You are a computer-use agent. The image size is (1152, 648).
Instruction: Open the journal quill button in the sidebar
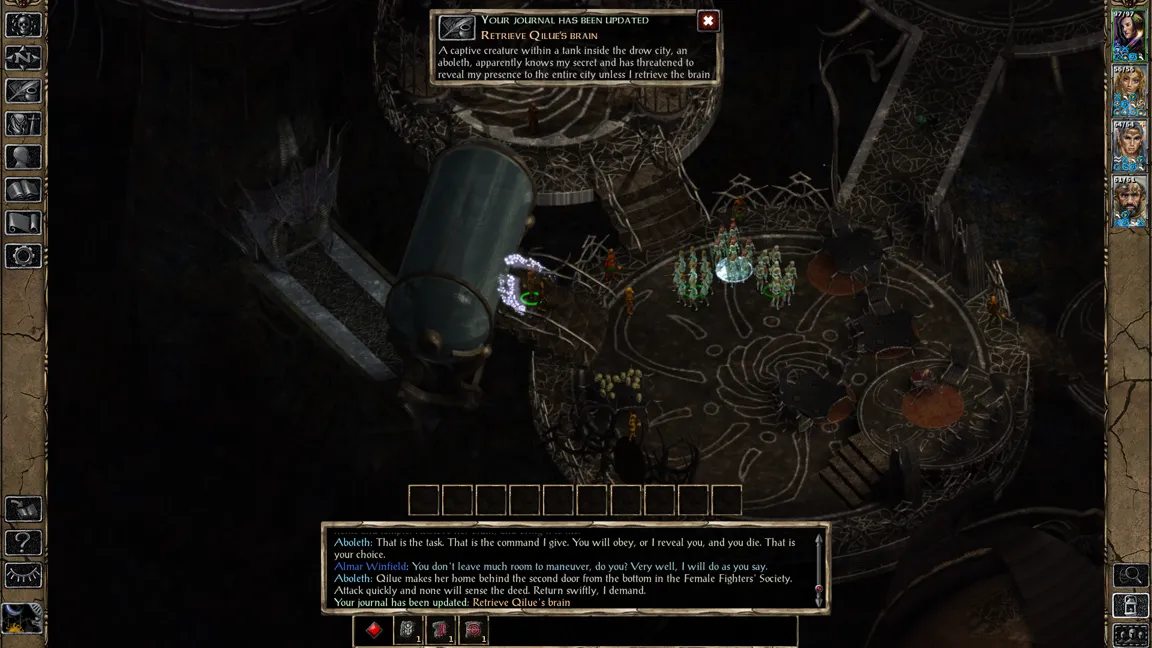[23, 92]
